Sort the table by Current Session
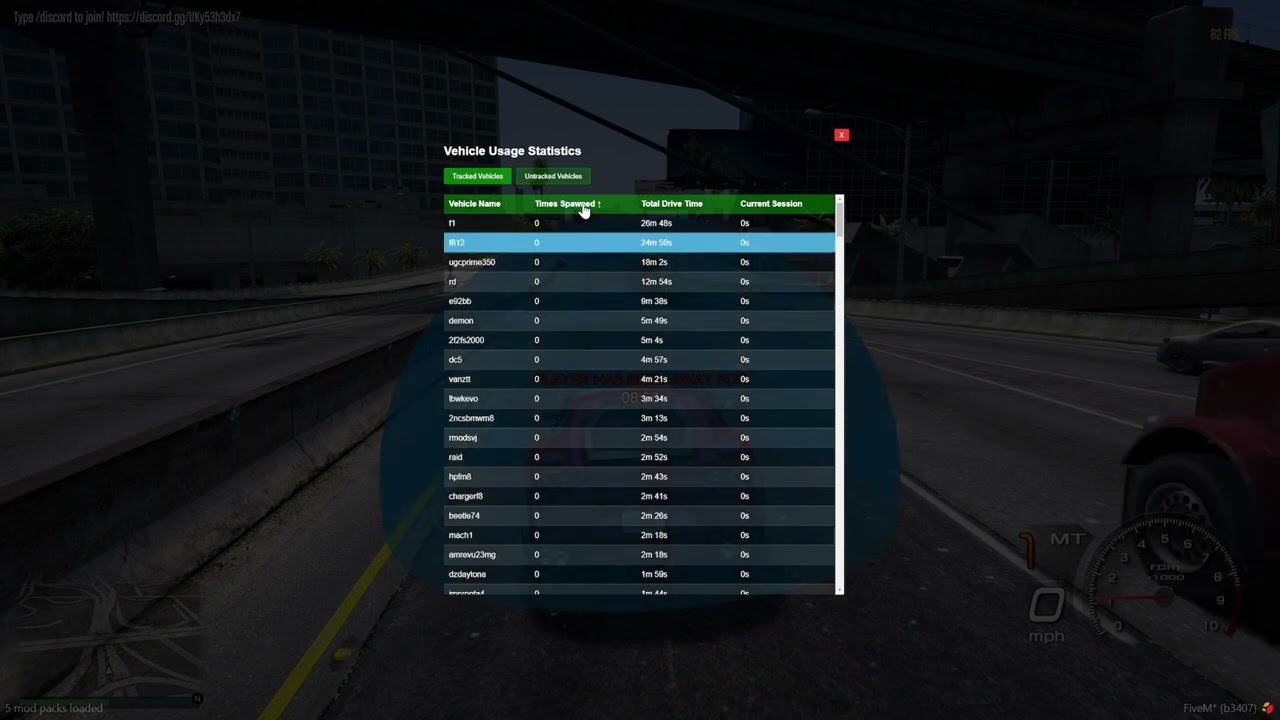 click(x=771, y=204)
